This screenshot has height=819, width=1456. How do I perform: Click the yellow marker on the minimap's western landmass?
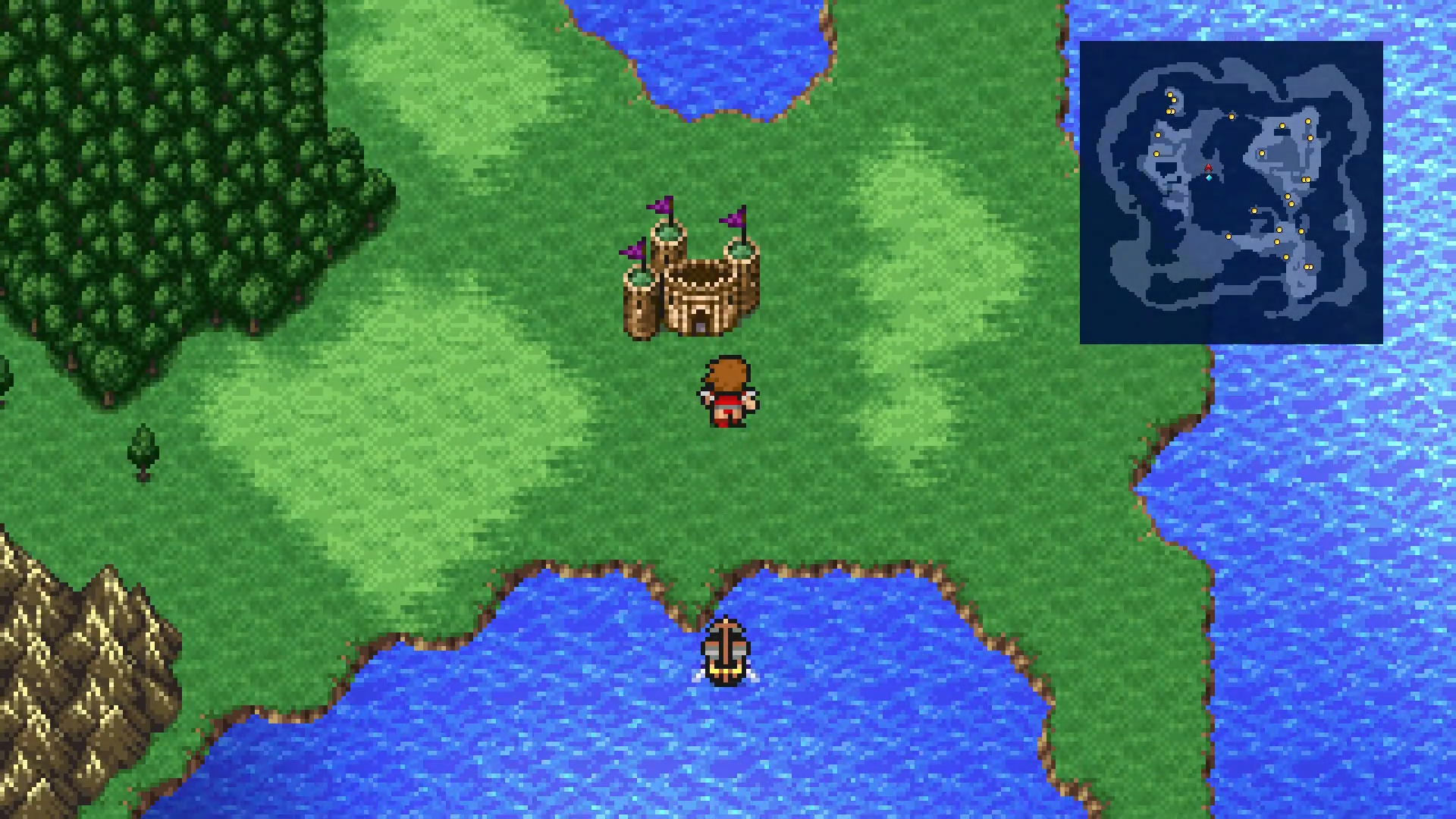(x=1157, y=135)
